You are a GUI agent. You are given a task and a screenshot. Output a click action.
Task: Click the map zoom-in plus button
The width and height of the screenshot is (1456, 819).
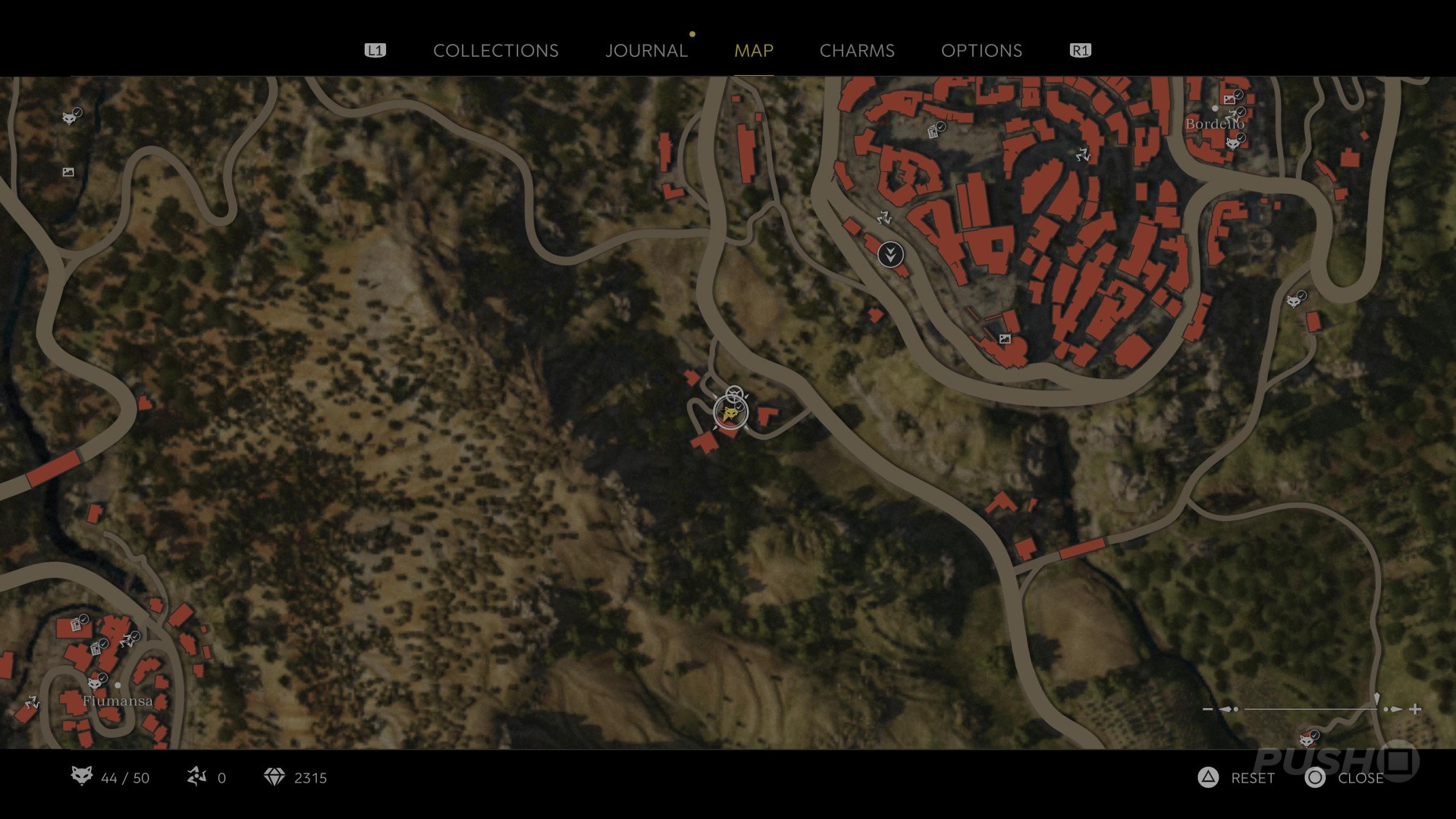[x=1415, y=710]
